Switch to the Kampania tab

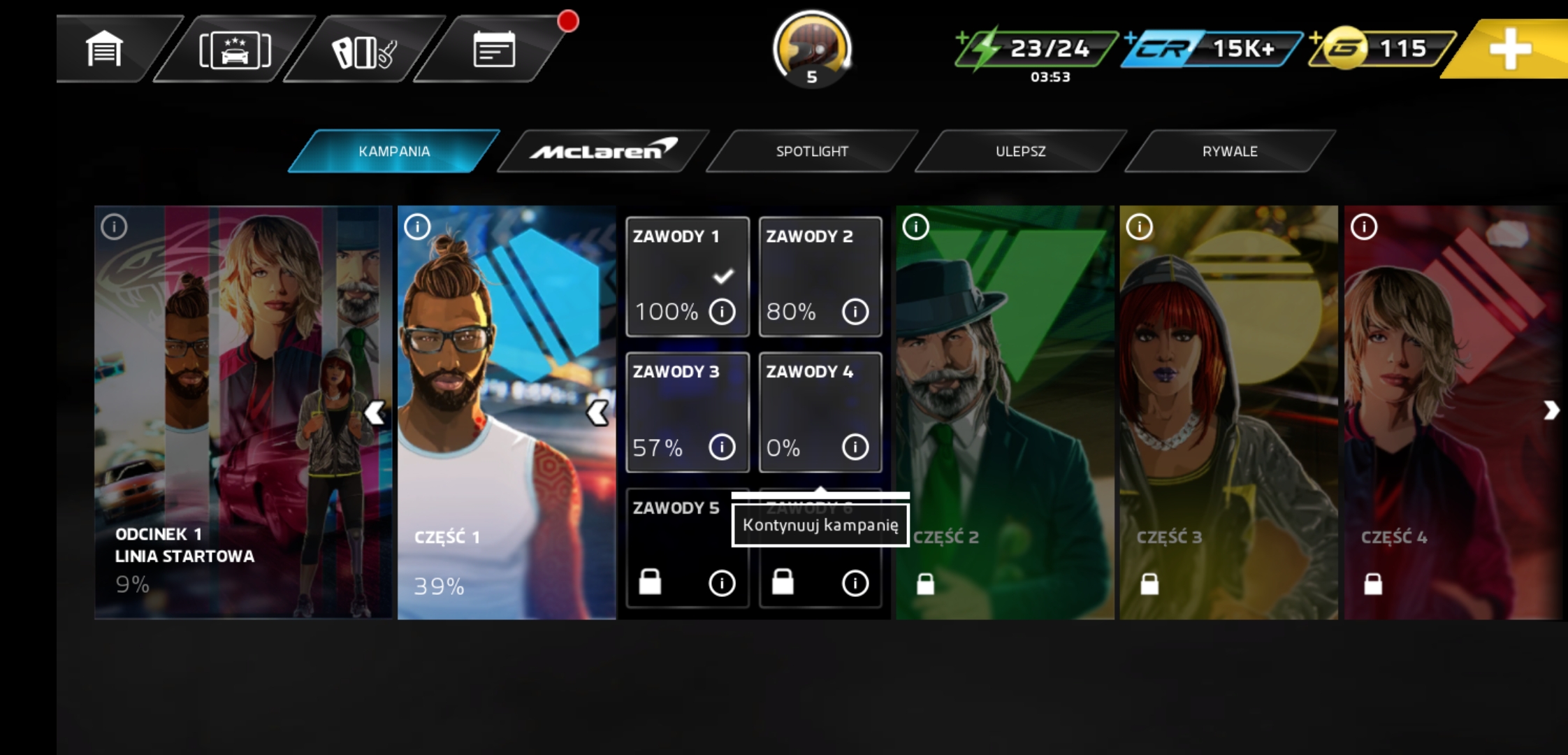click(394, 151)
